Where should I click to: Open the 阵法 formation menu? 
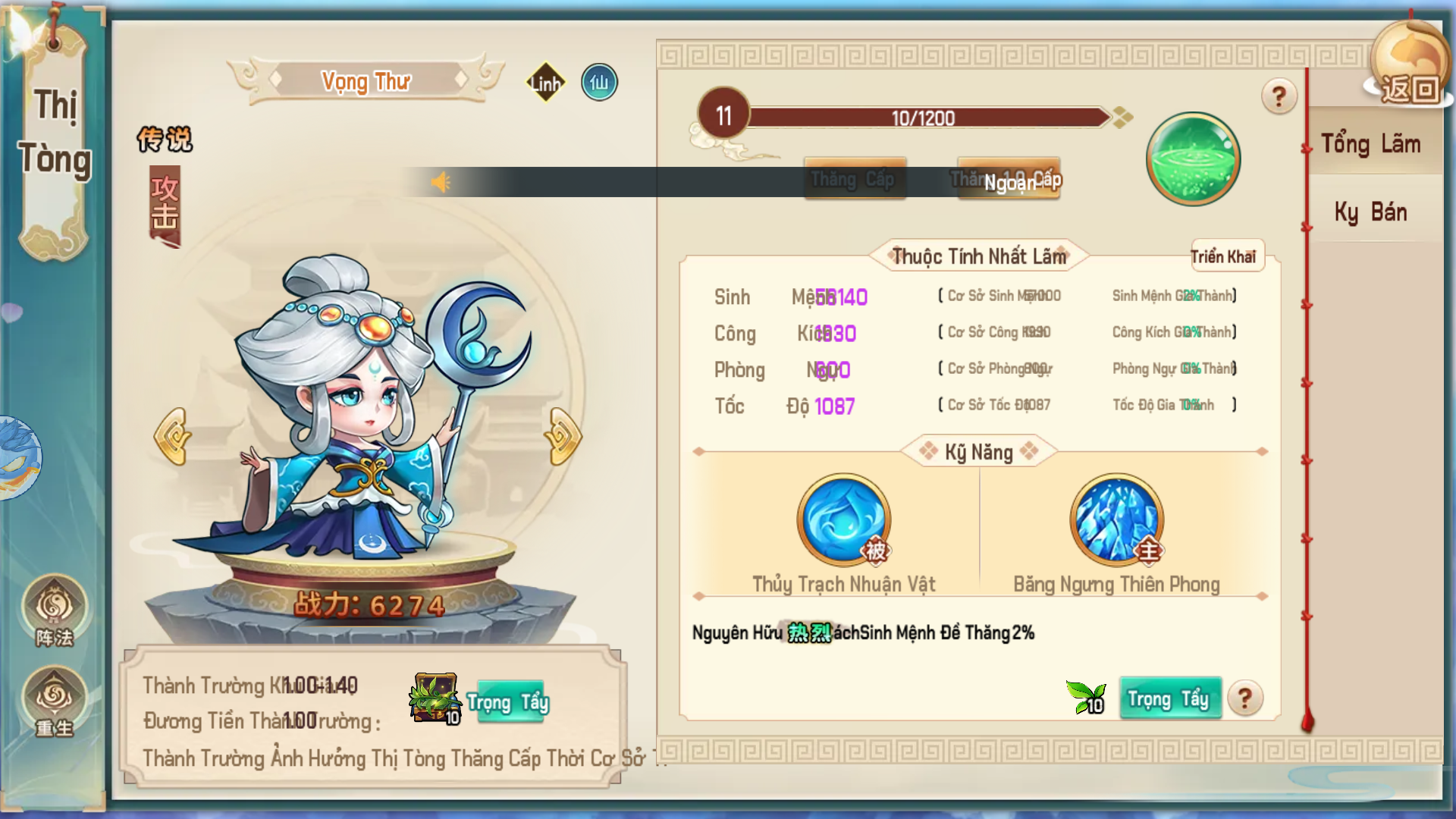[x=55, y=610]
